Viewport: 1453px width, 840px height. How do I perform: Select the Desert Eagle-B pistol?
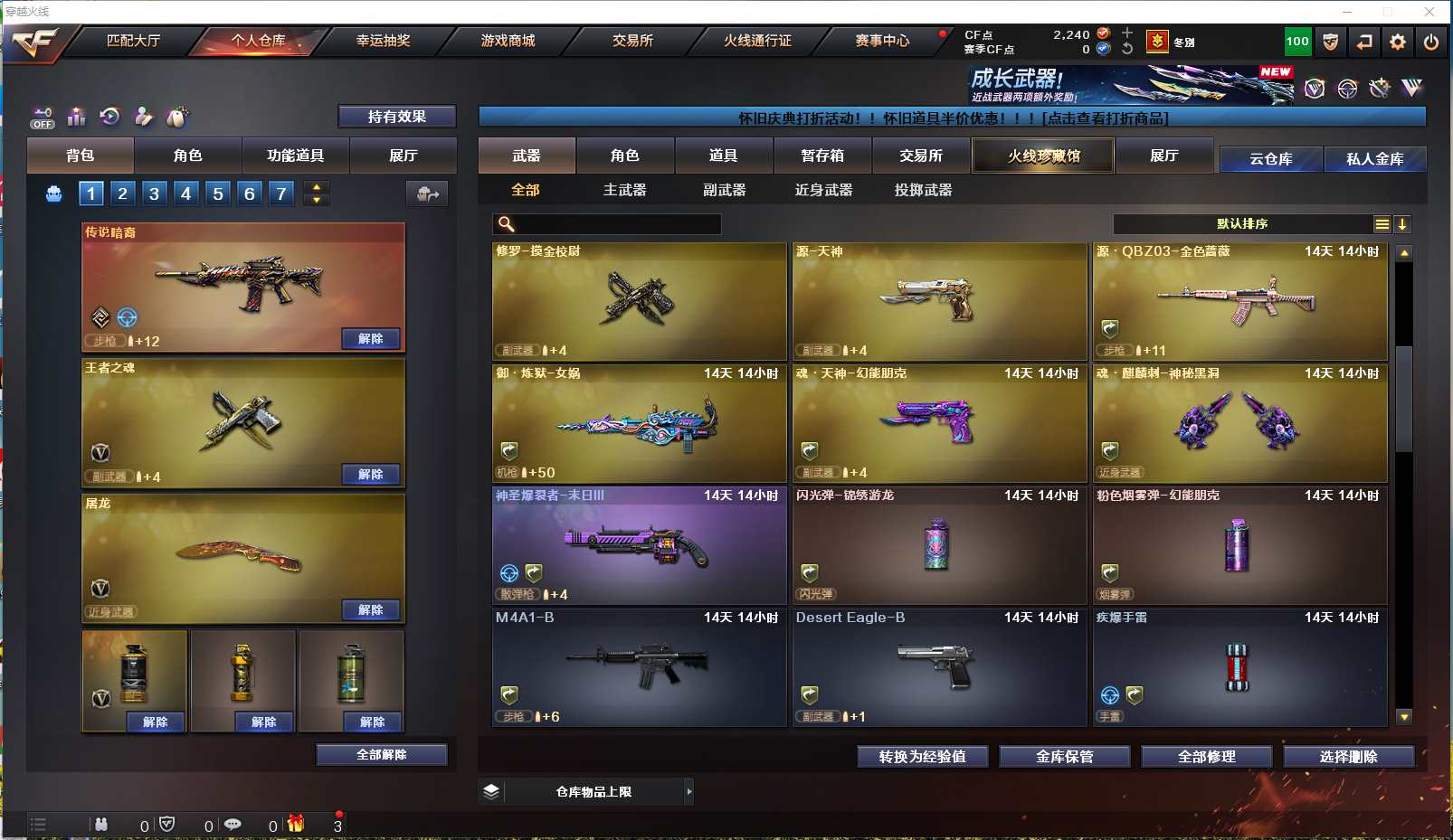pyautogui.click(x=939, y=667)
